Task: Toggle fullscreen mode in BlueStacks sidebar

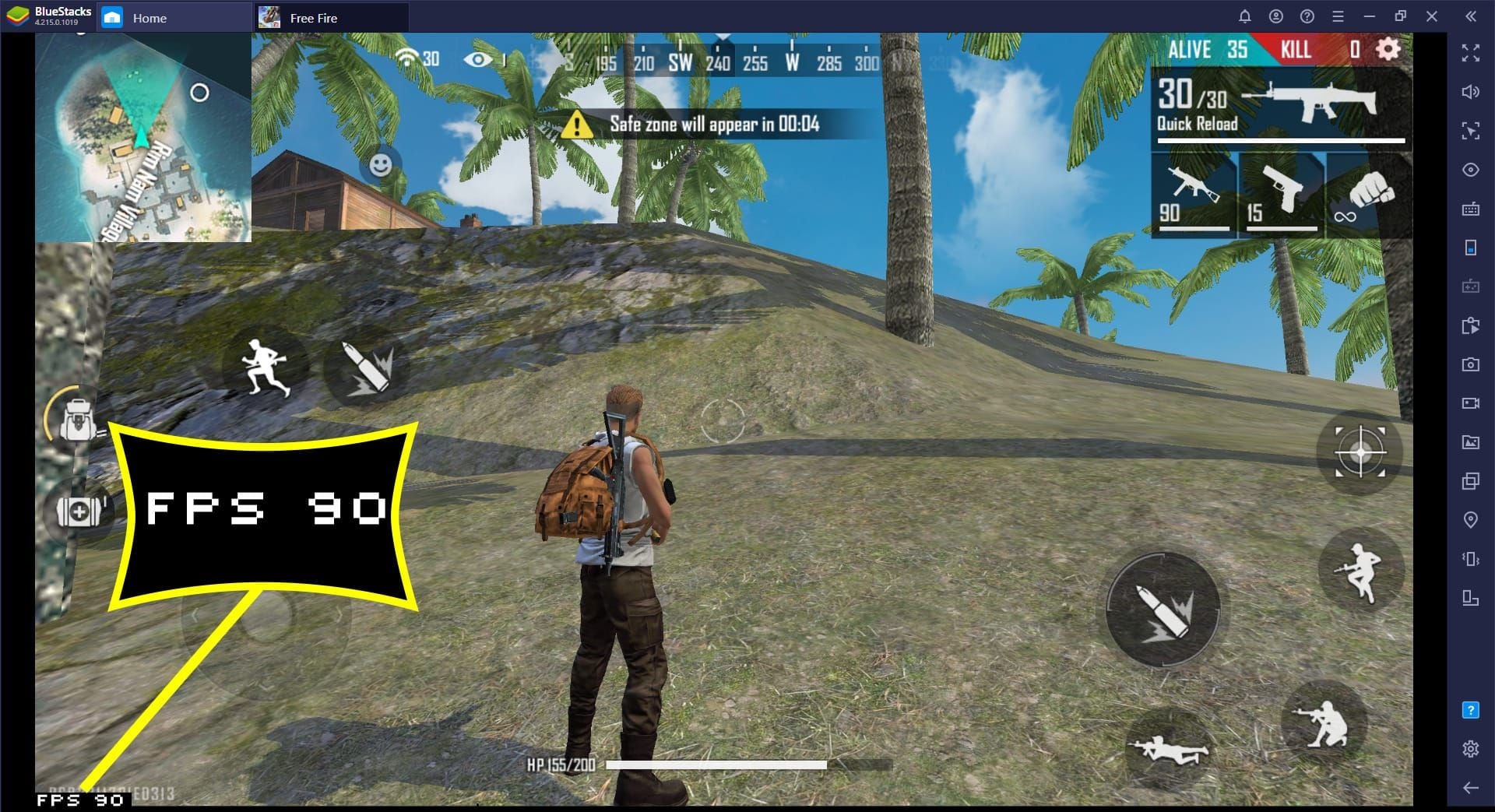Action: coord(1470,53)
